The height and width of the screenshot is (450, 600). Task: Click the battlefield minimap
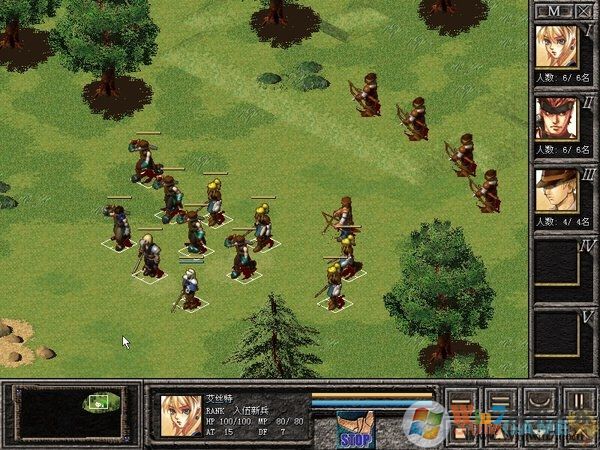click(x=71, y=409)
